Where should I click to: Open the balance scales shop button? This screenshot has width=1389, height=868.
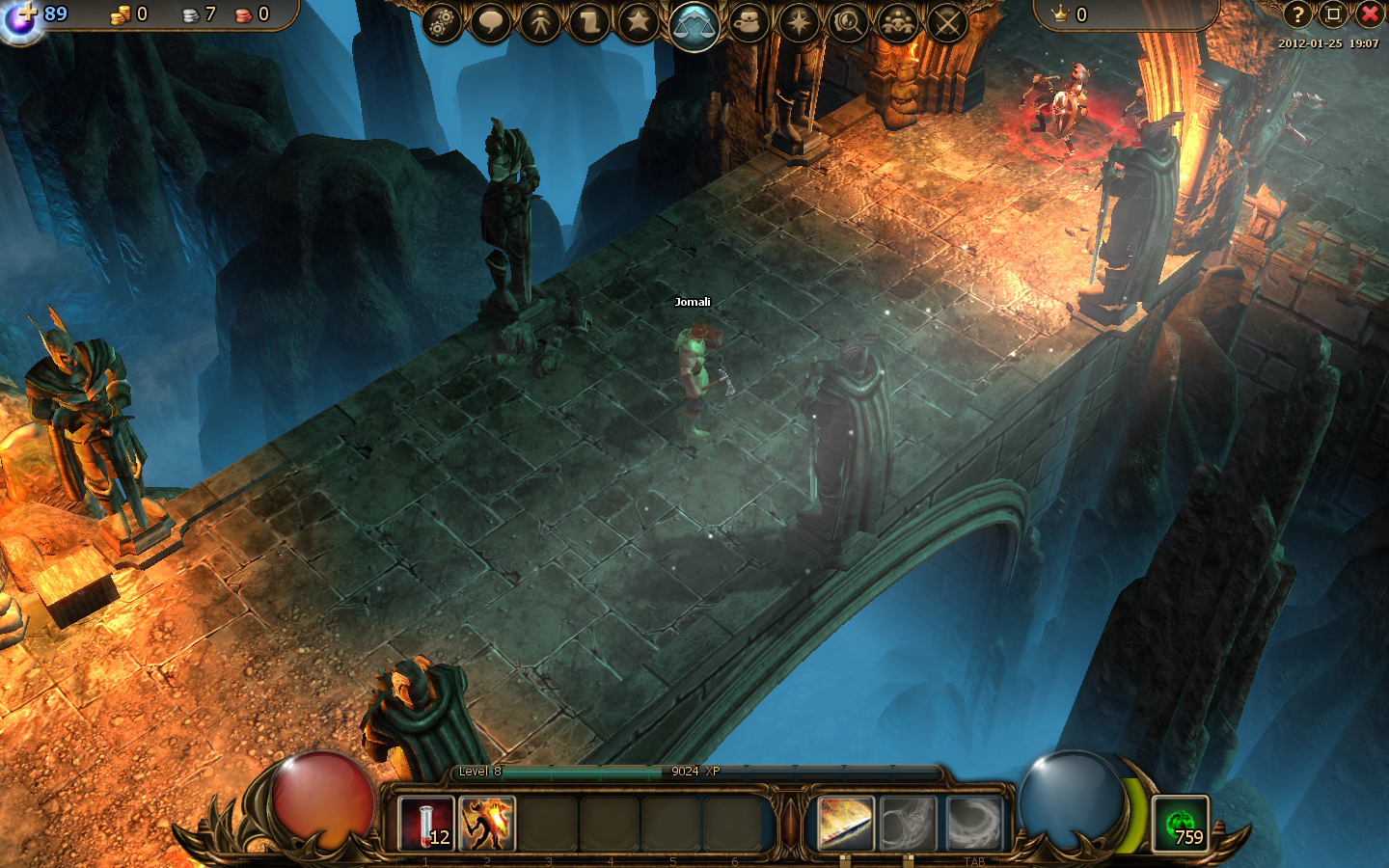(x=694, y=24)
